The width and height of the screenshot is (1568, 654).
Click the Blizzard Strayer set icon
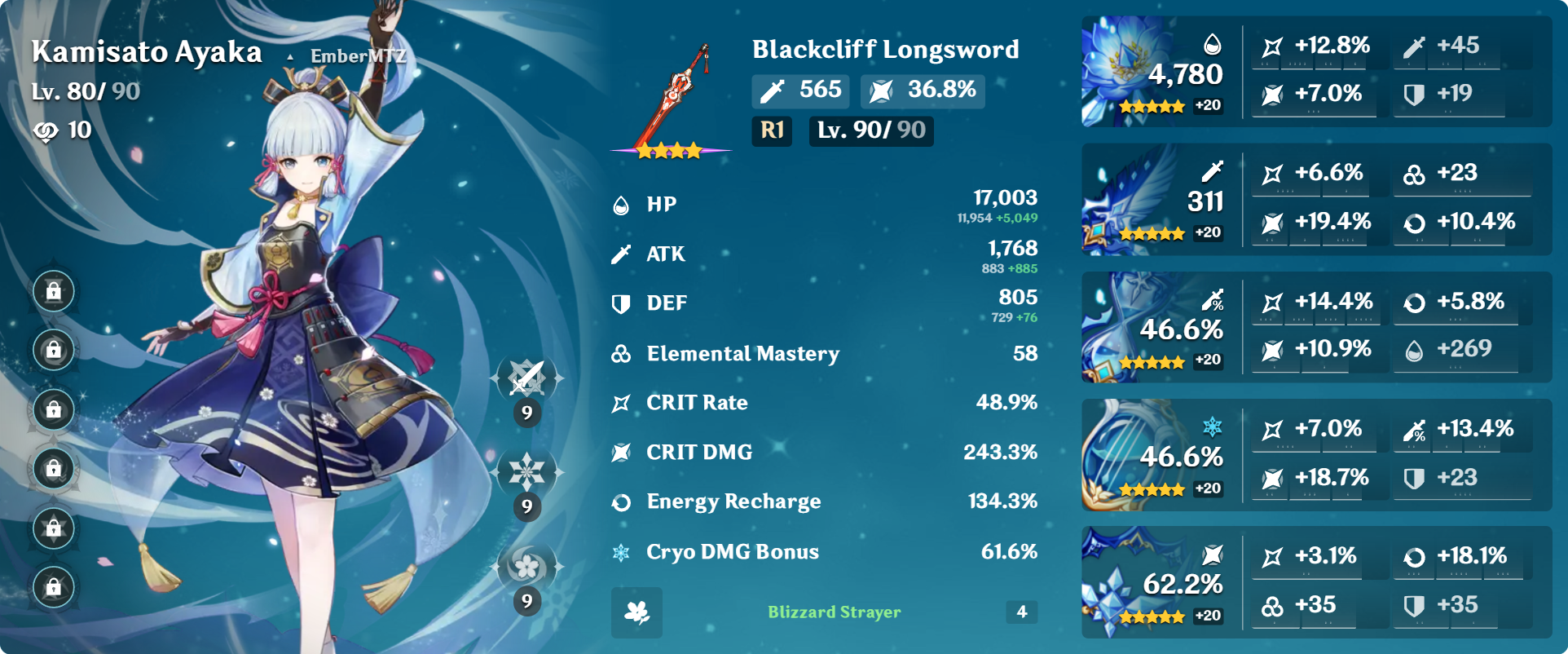pos(637,612)
